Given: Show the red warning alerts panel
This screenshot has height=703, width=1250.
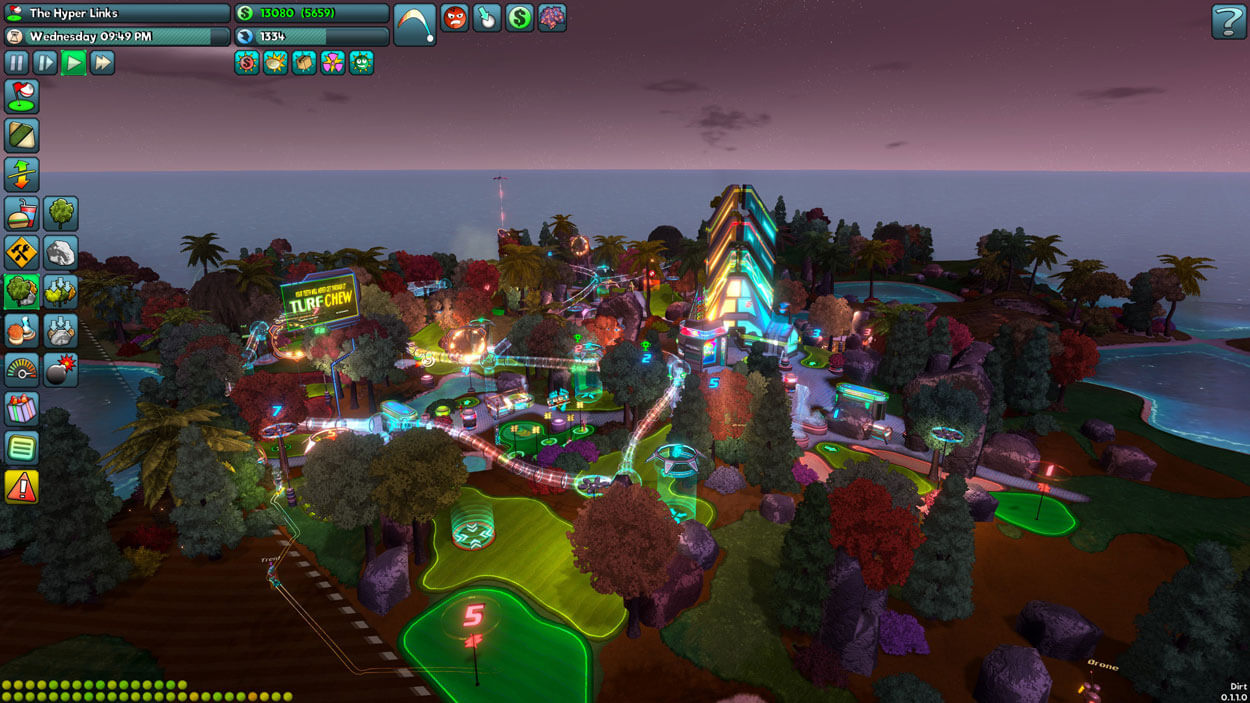Looking at the screenshot, I should (22, 486).
